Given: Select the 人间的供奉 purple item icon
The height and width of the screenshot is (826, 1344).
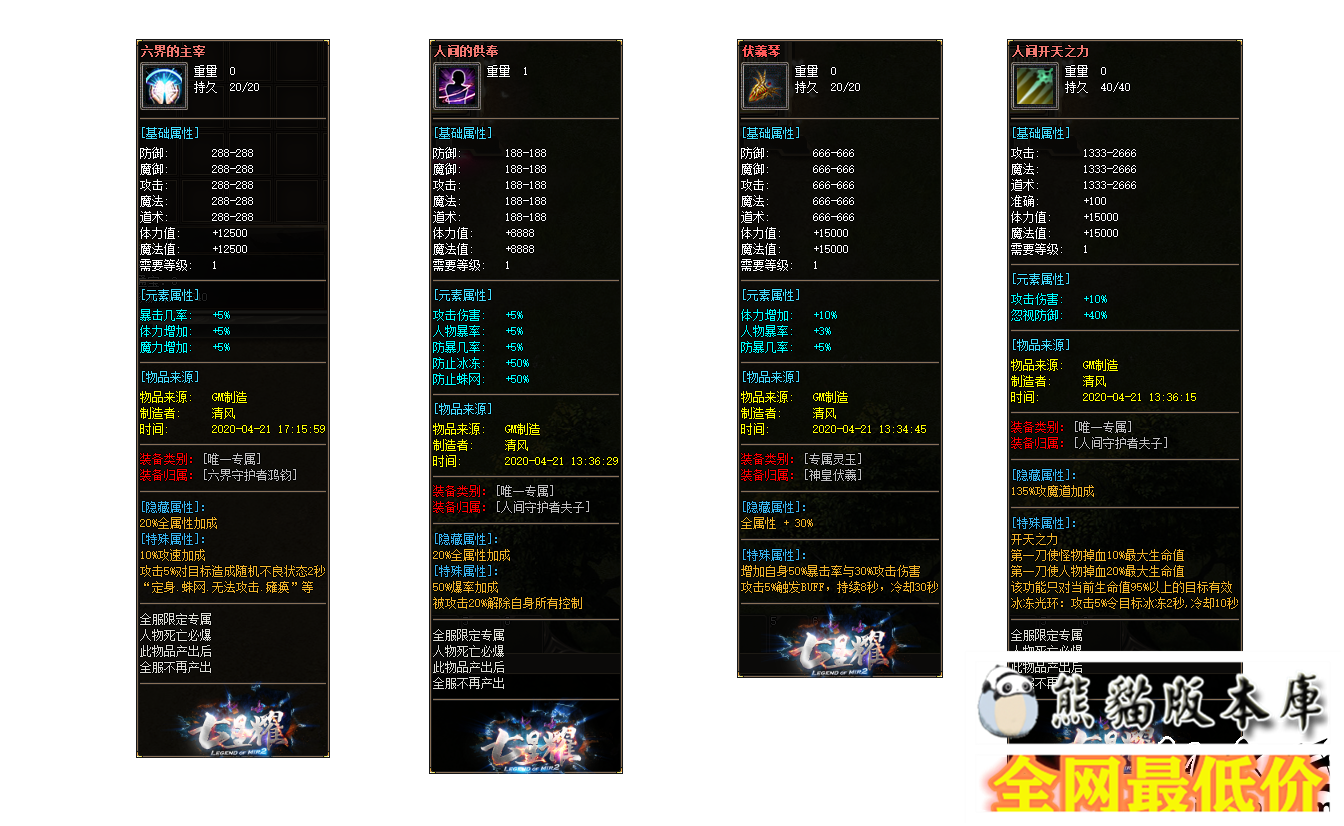Looking at the screenshot, I should click(456, 85).
